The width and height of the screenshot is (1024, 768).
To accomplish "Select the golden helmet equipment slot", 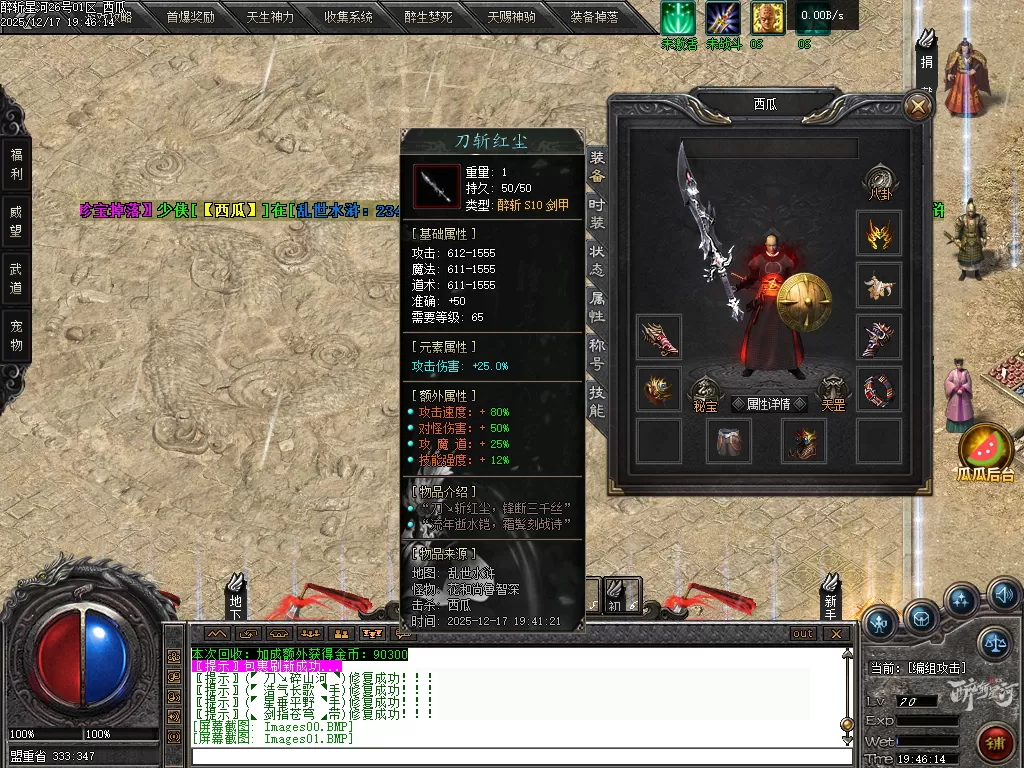I will click(x=879, y=235).
